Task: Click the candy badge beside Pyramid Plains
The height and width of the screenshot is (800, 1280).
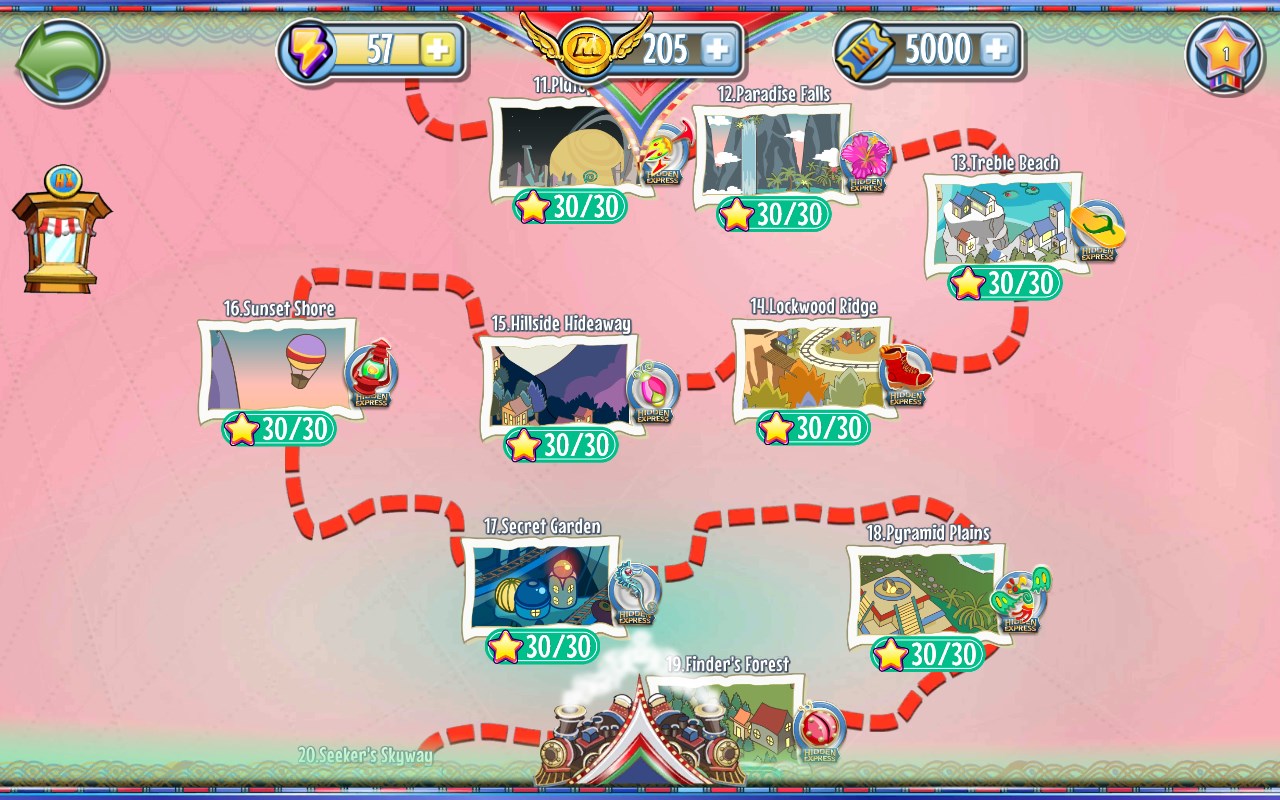Action: 1021,596
